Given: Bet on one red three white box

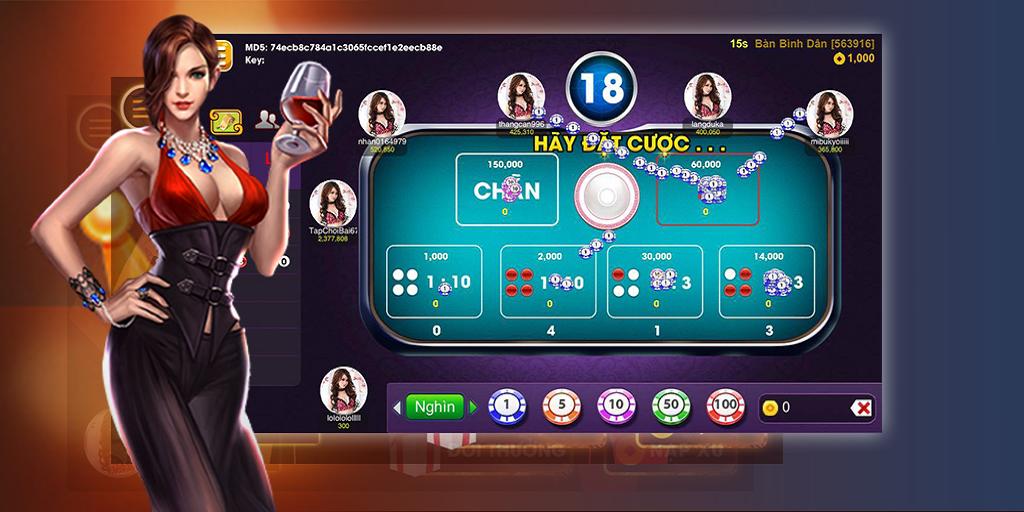Looking at the screenshot, I should click(x=655, y=282).
